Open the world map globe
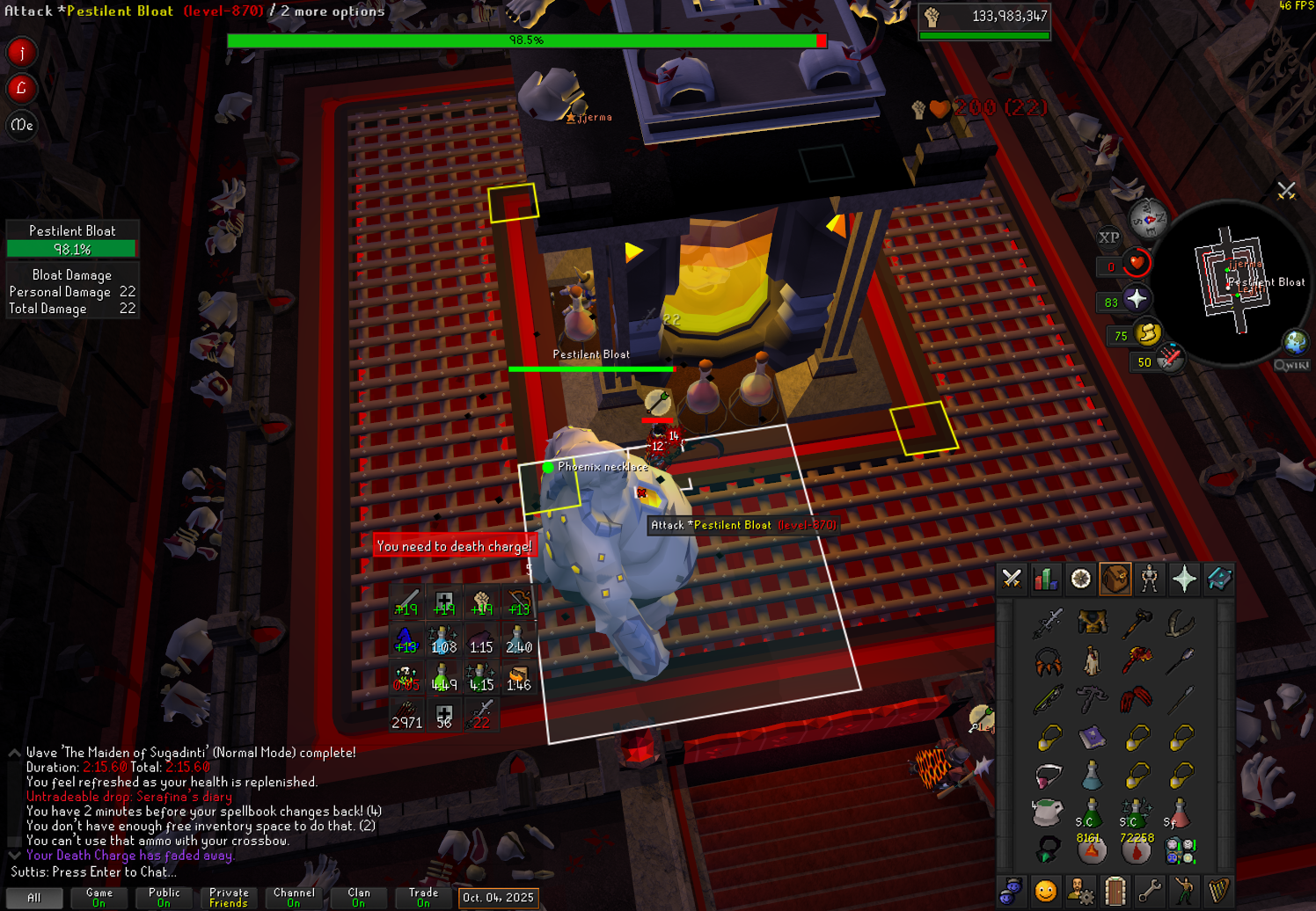 pos(1295,341)
